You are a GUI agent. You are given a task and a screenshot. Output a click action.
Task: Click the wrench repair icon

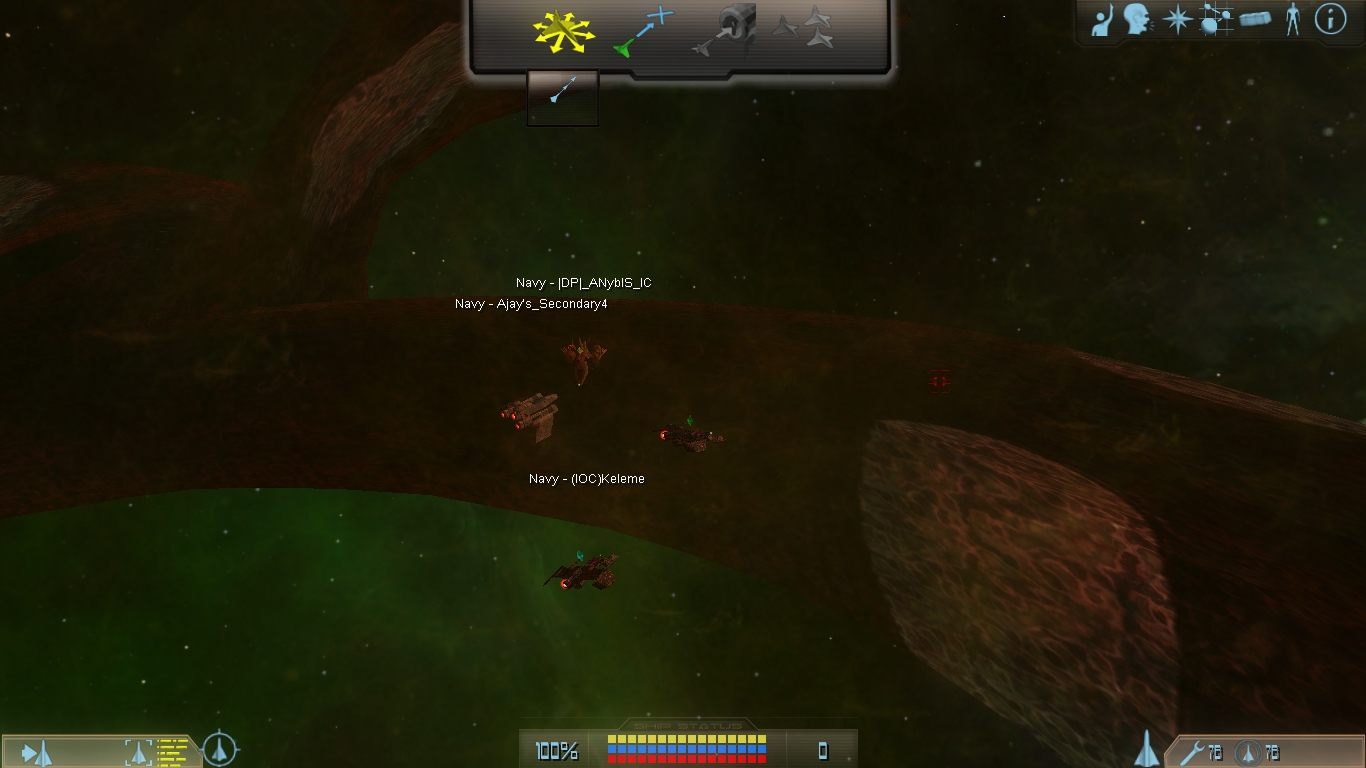pos(1192,752)
